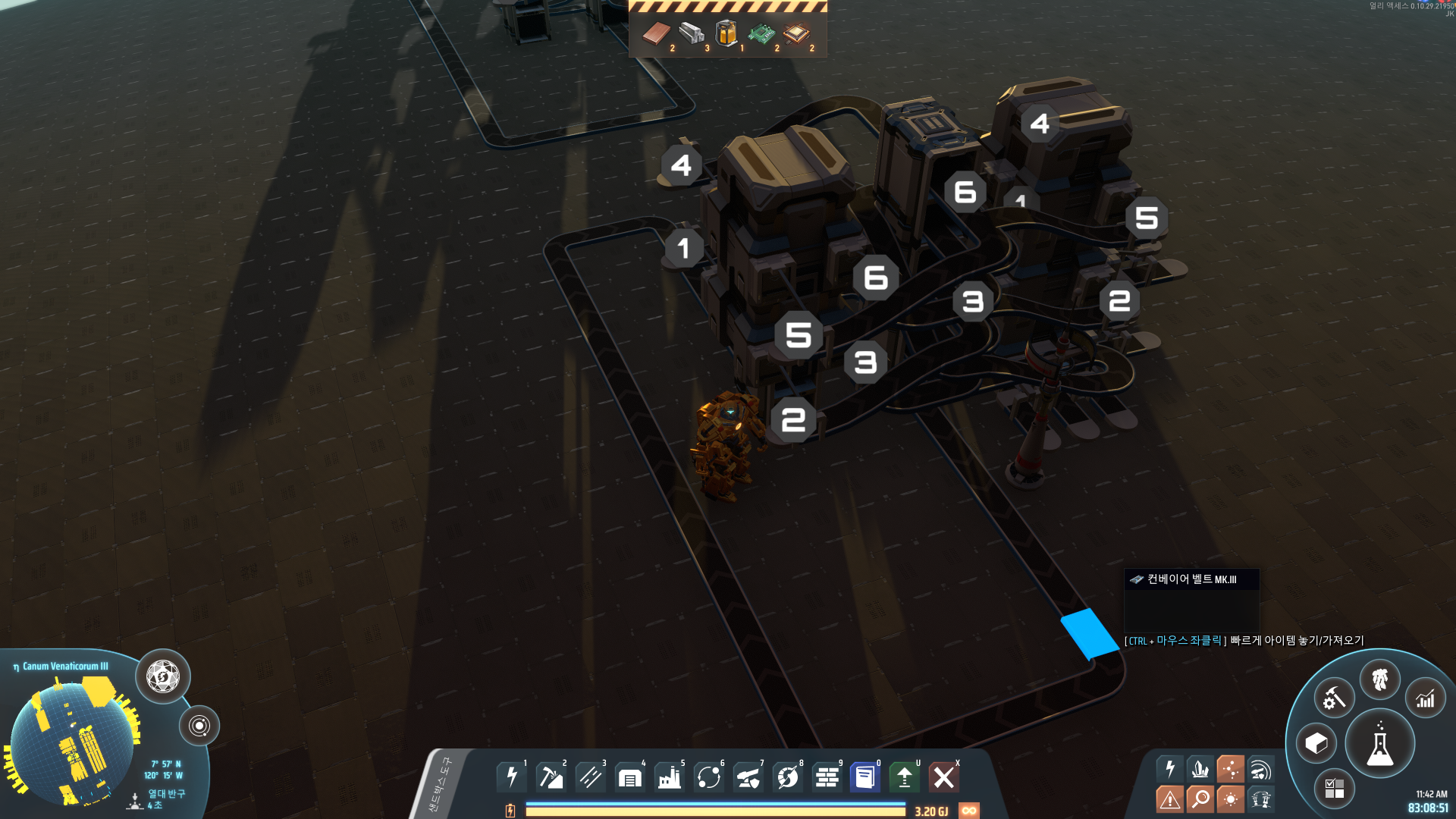
Task: Open the Dyson sphere editor button
Action: pos(163,676)
